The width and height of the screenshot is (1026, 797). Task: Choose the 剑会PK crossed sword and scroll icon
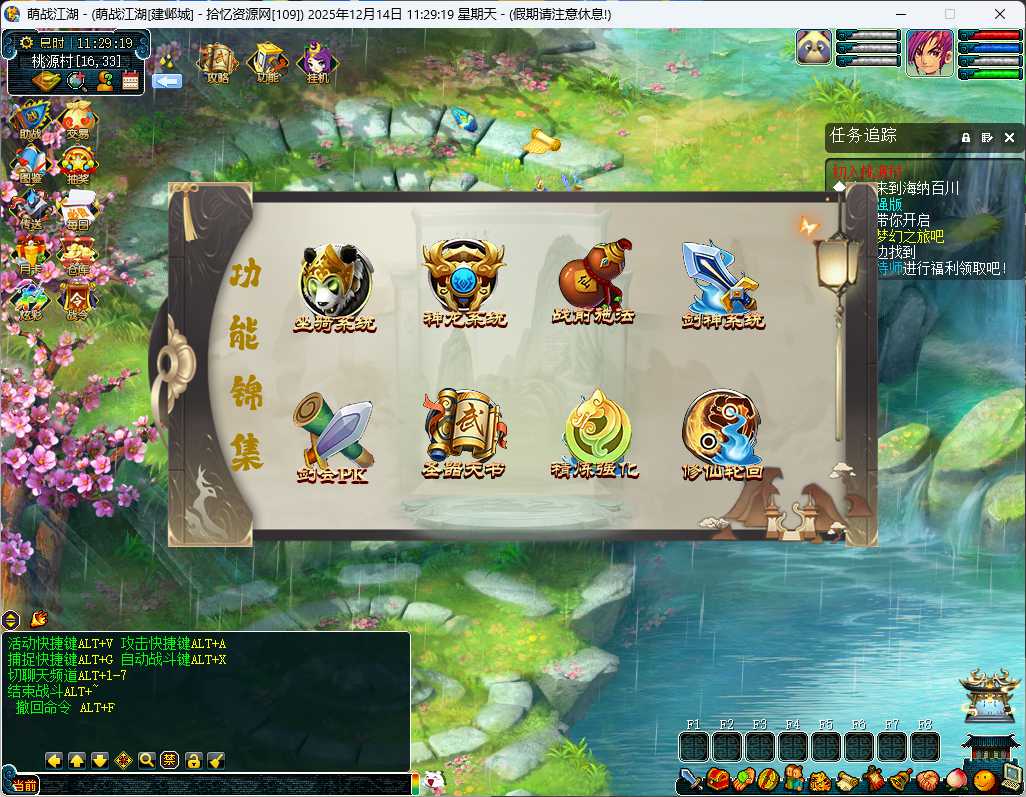(333, 436)
